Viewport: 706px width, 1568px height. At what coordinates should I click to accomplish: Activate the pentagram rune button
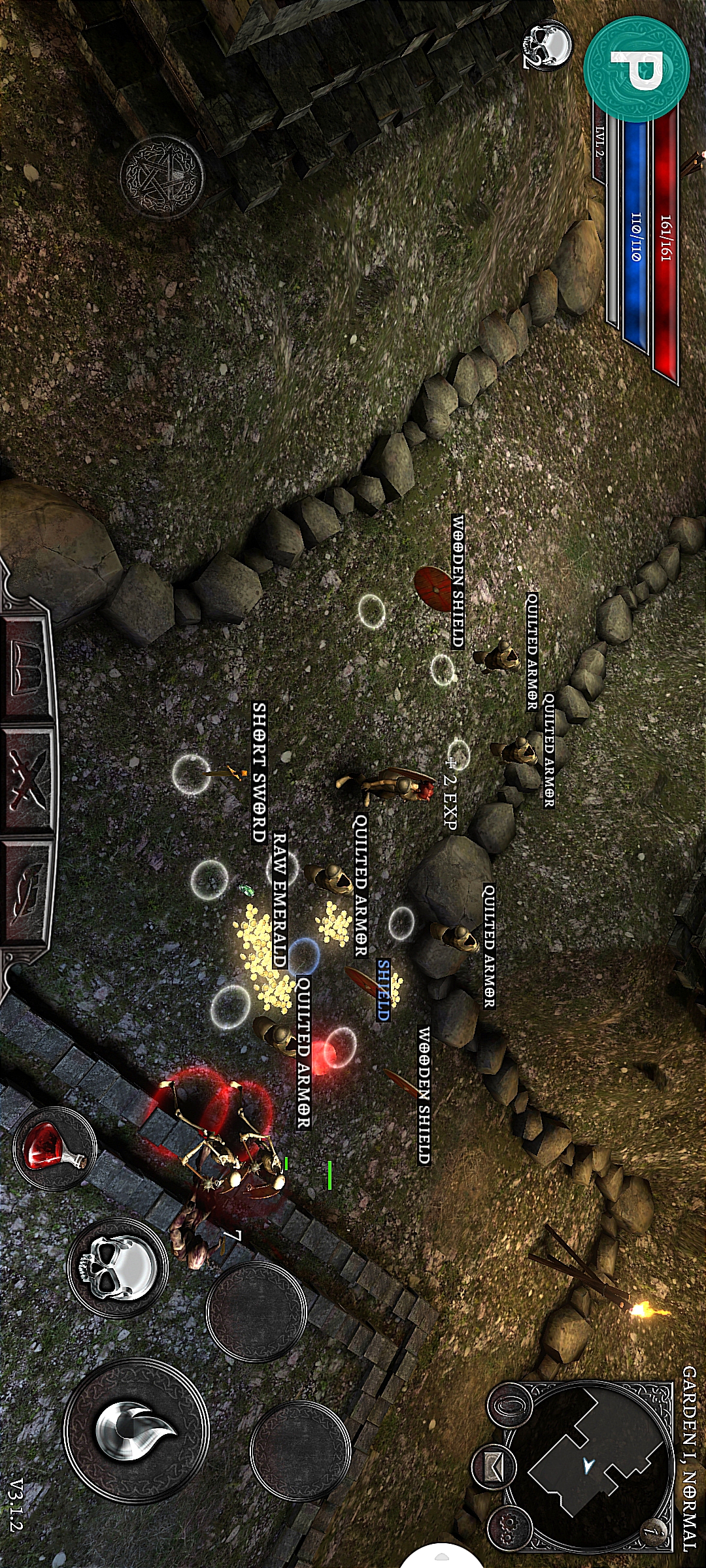pos(161,176)
